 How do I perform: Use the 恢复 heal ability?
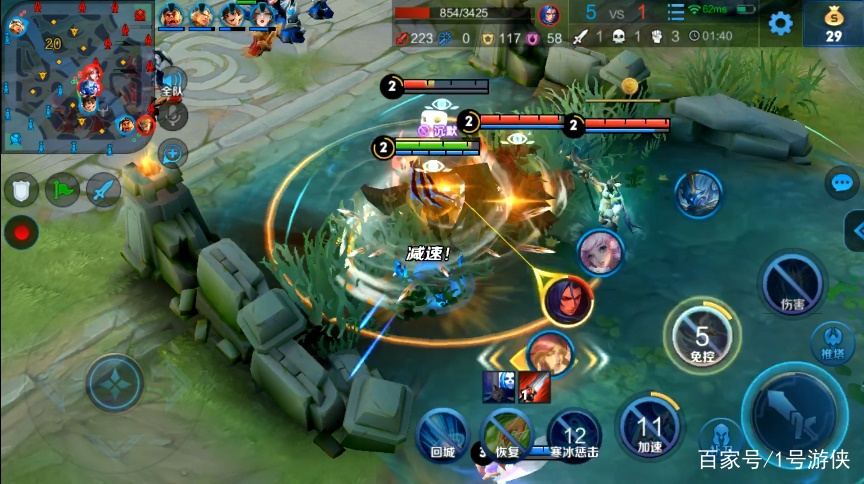click(509, 434)
